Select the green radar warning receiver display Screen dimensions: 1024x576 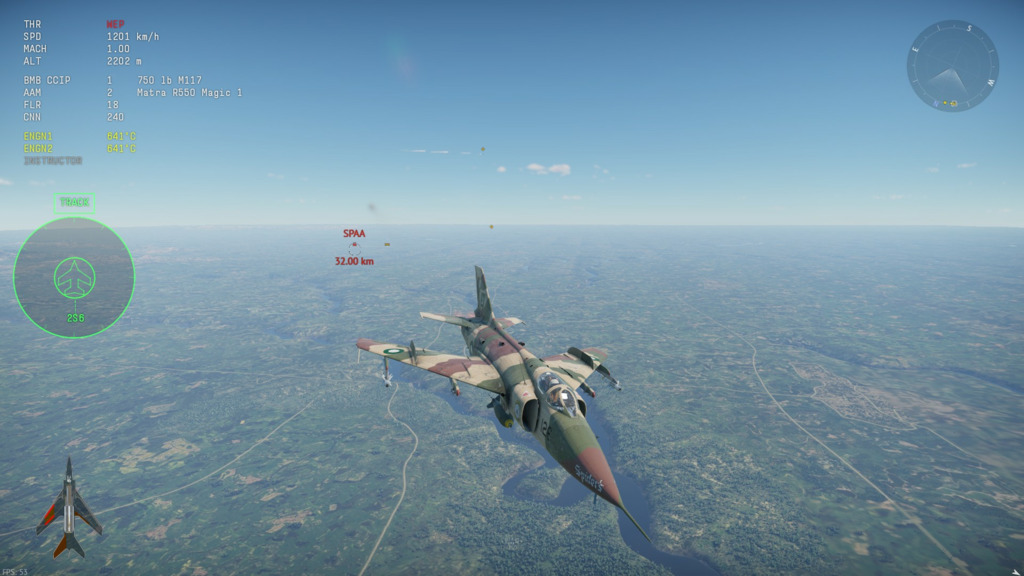tap(74, 277)
